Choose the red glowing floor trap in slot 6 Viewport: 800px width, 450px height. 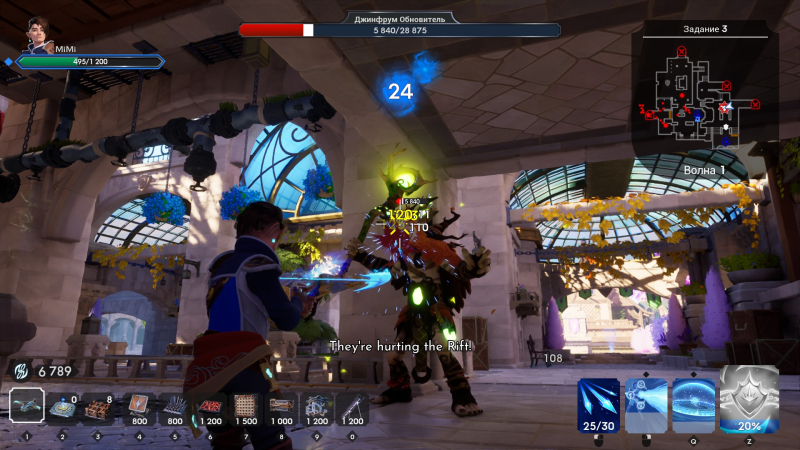[210, 406]
